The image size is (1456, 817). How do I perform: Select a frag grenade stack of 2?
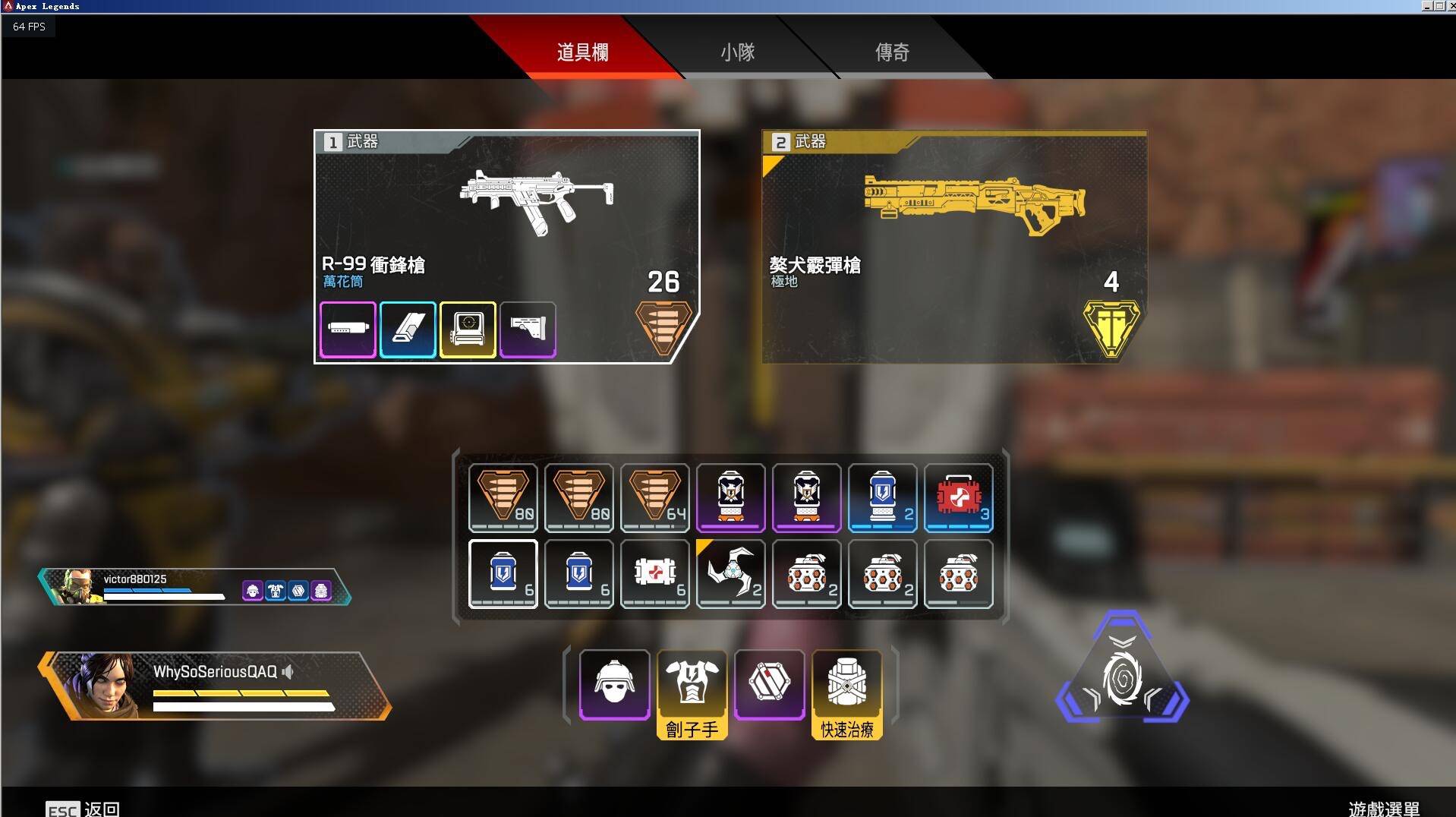[x=807, y=574]
